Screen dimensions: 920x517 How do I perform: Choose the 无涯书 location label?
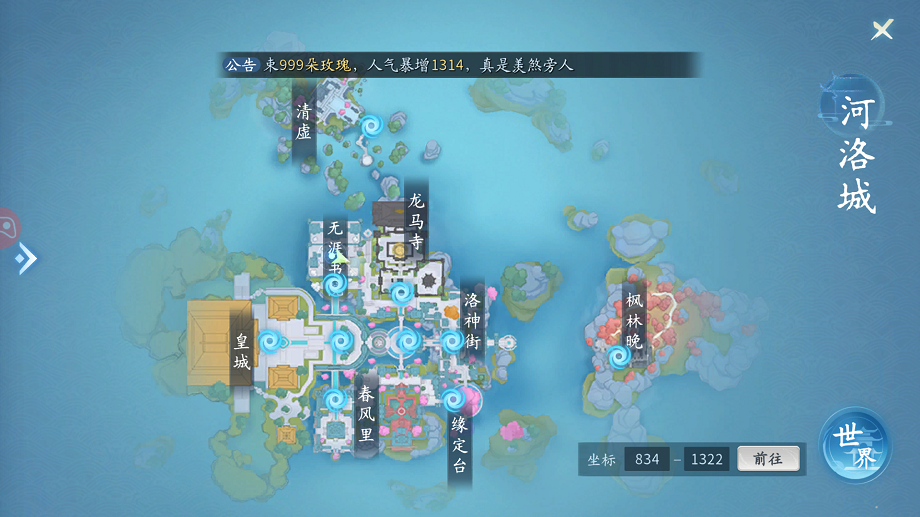pos(335,248)
